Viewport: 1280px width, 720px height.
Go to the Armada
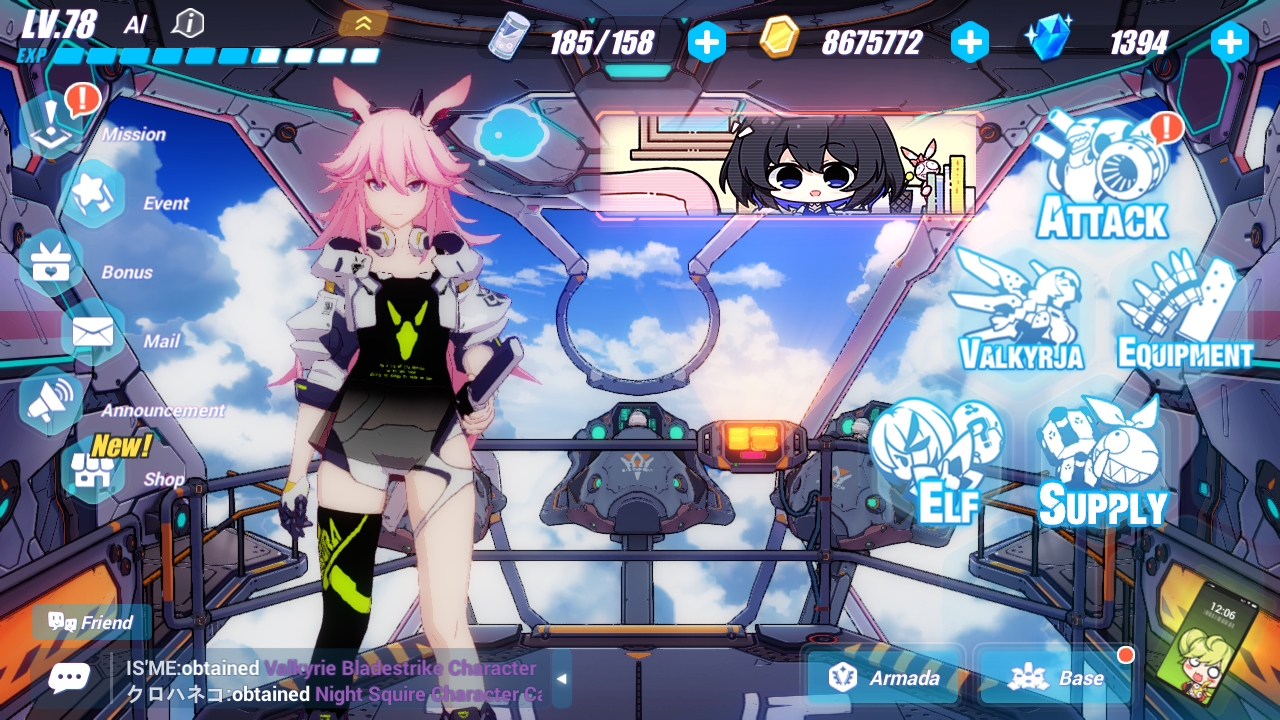(x=885, y=678)
